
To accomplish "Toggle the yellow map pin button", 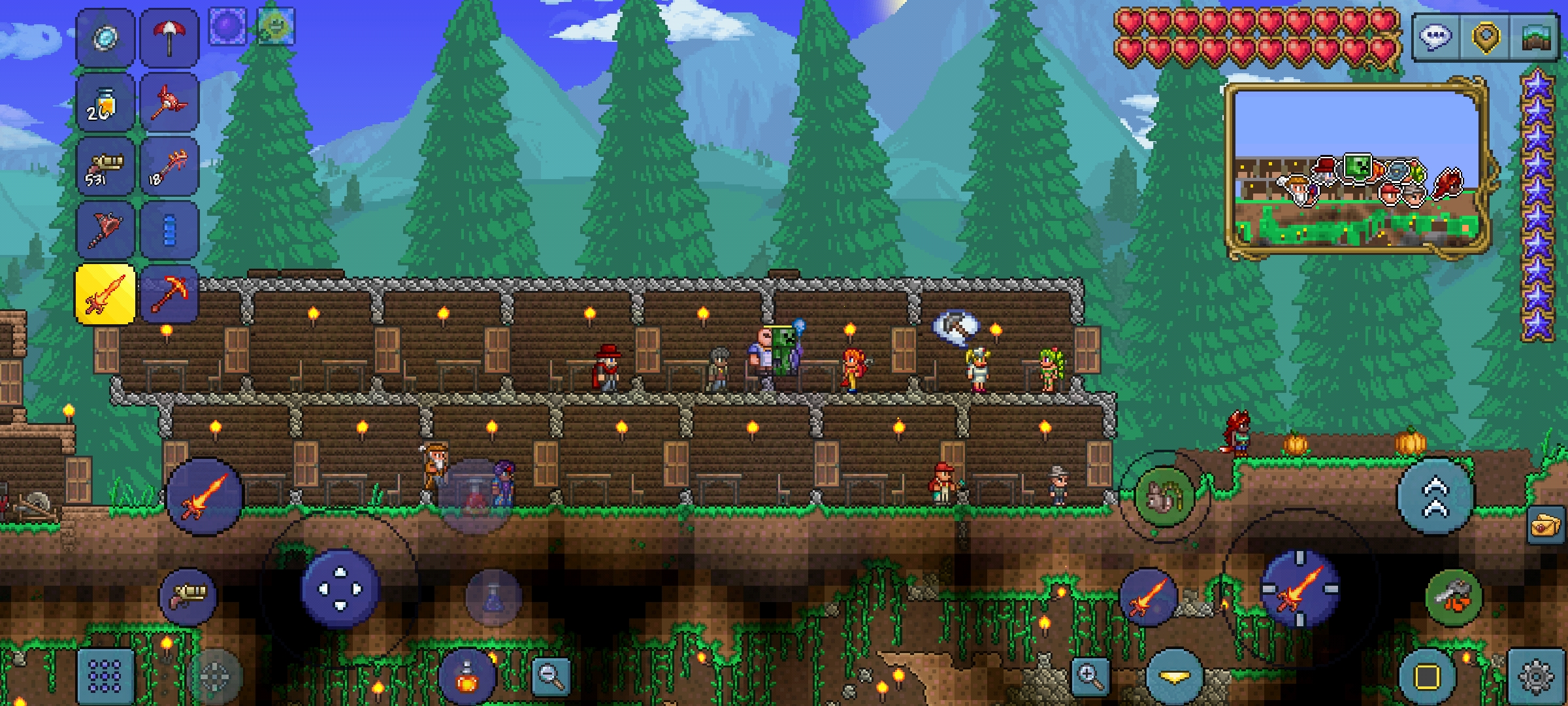I will [1485, 37].
